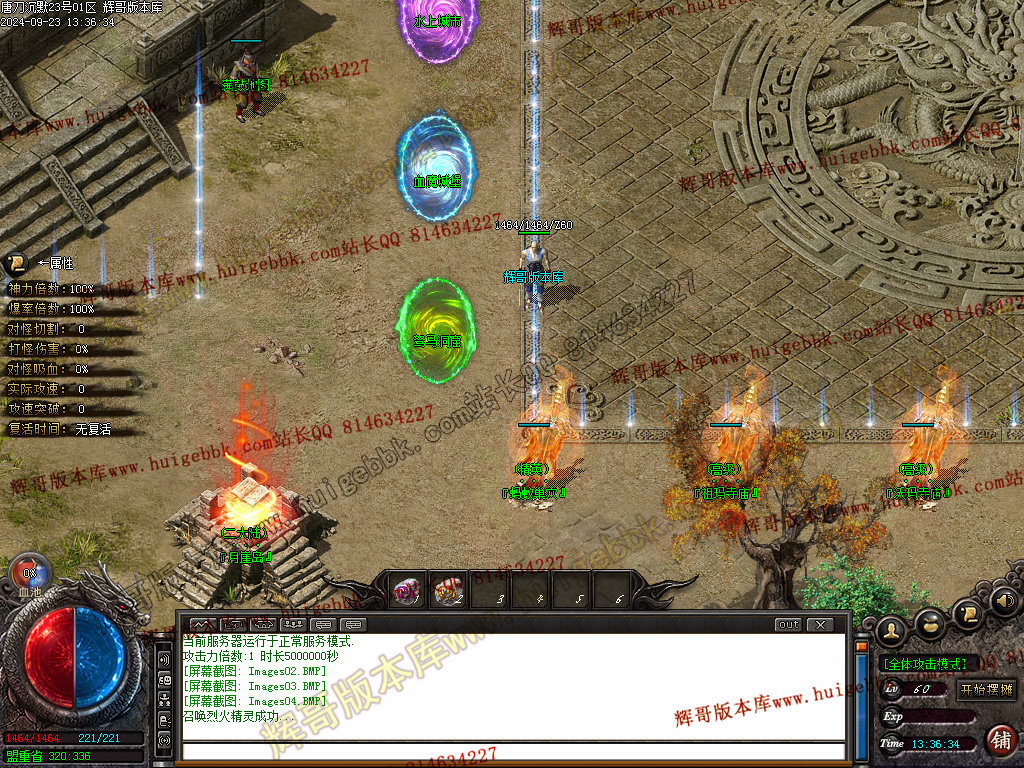Click the 开始摆摊 start stall button
1024x768 pixels.
[986, 689]
